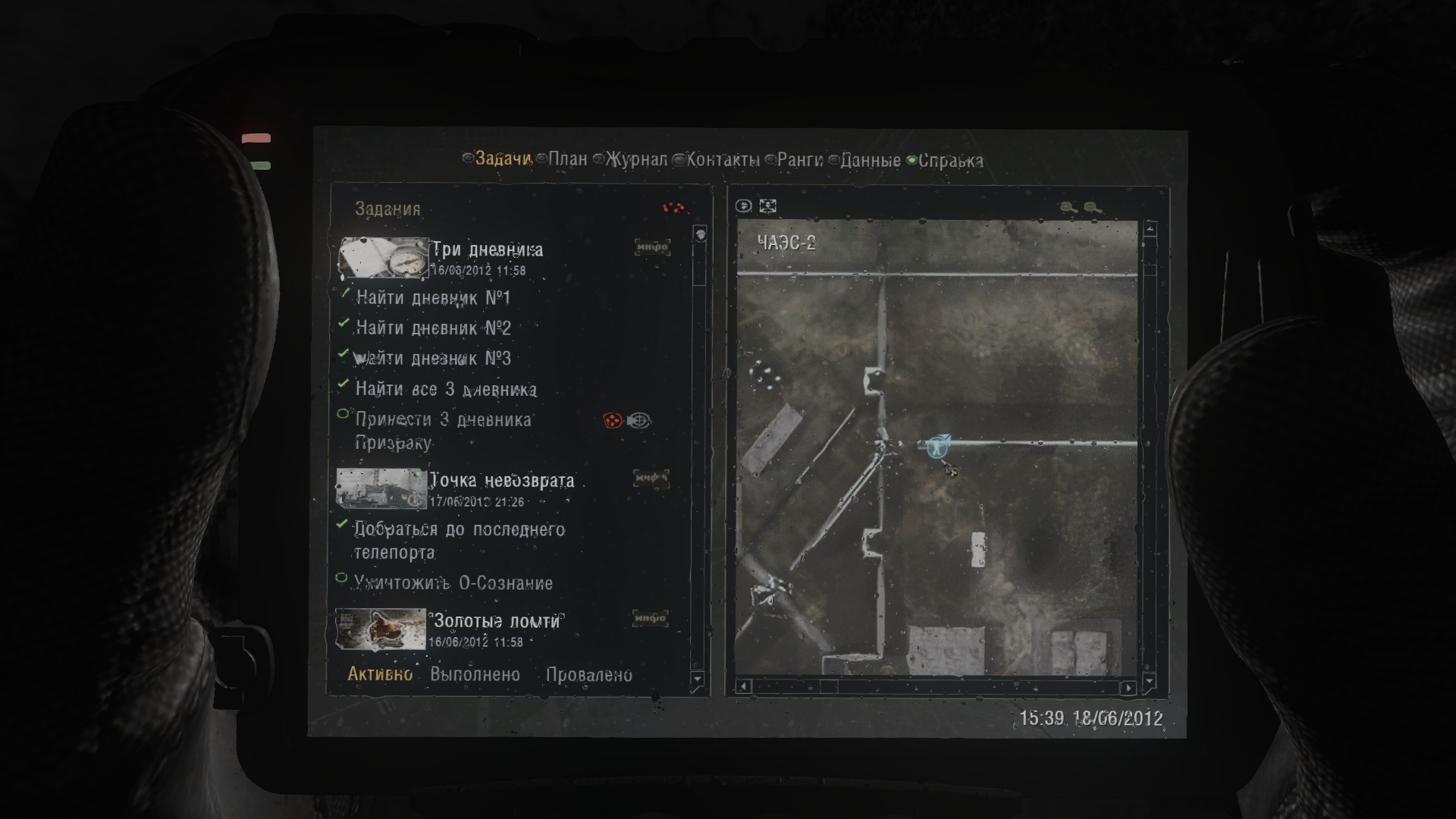Switch to the Журнал tab
The image size is (1456, 819).
tap(635, 160)
